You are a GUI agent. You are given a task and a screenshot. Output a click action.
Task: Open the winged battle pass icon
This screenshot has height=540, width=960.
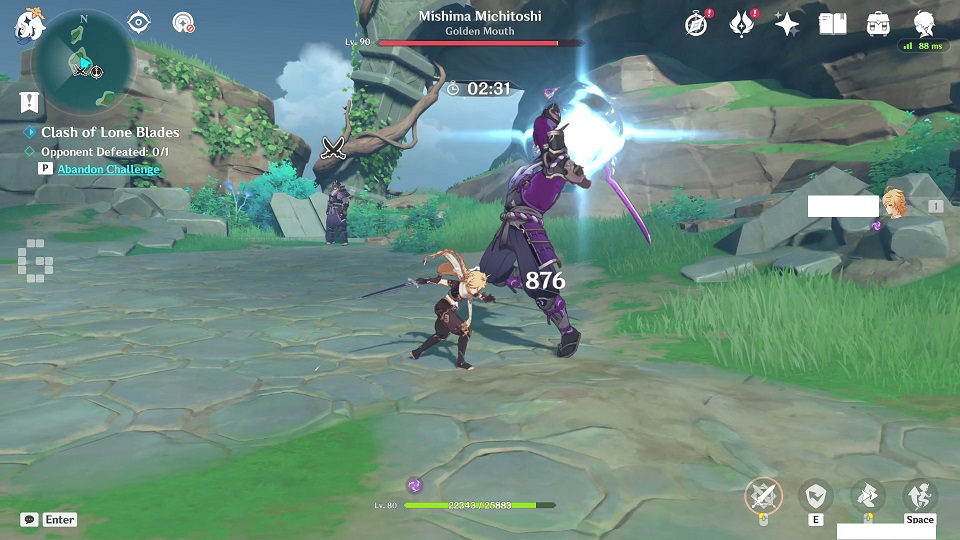[x=741, y=24]
